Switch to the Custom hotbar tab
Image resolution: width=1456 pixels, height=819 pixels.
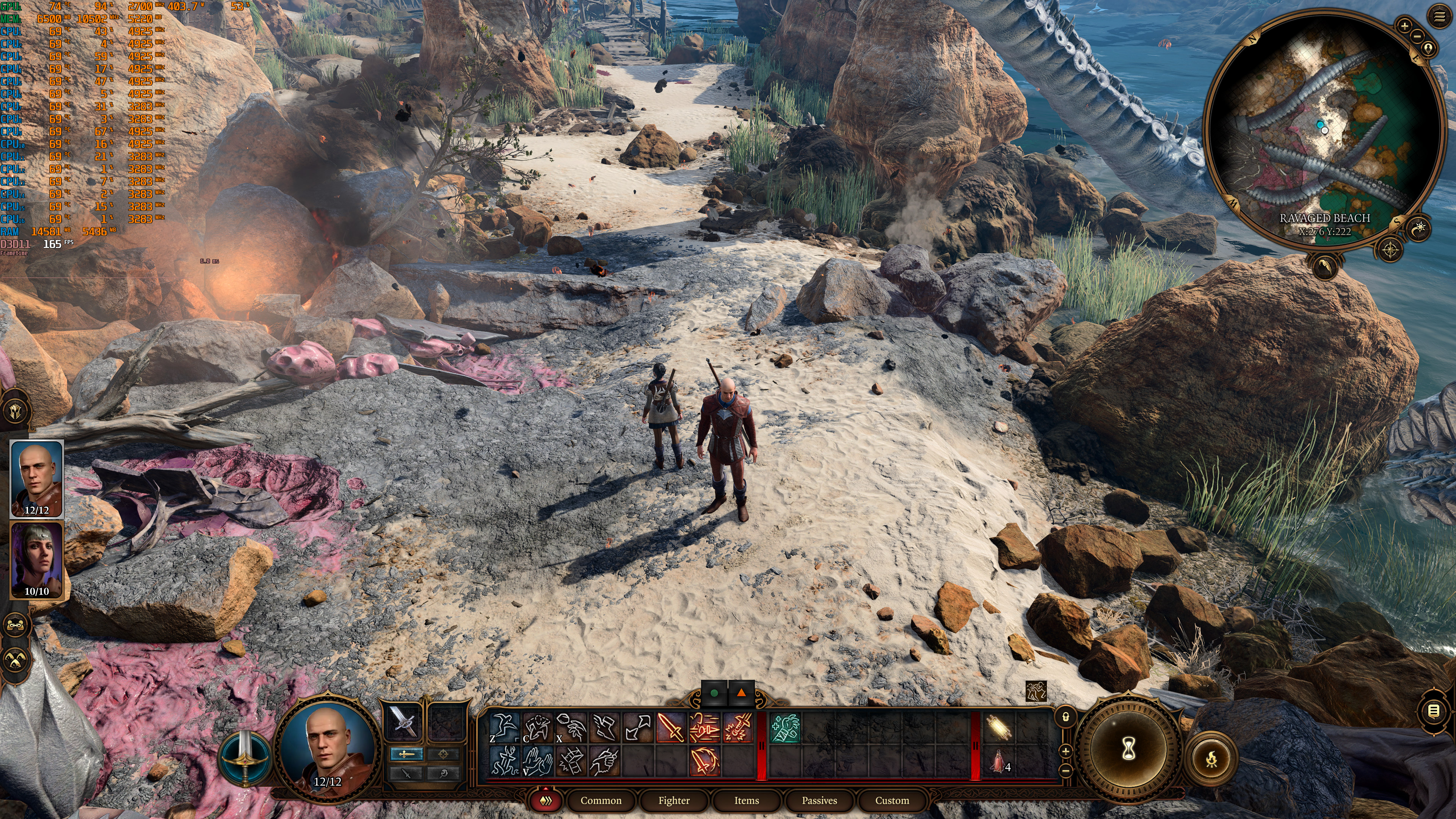[x=892, y=800]
